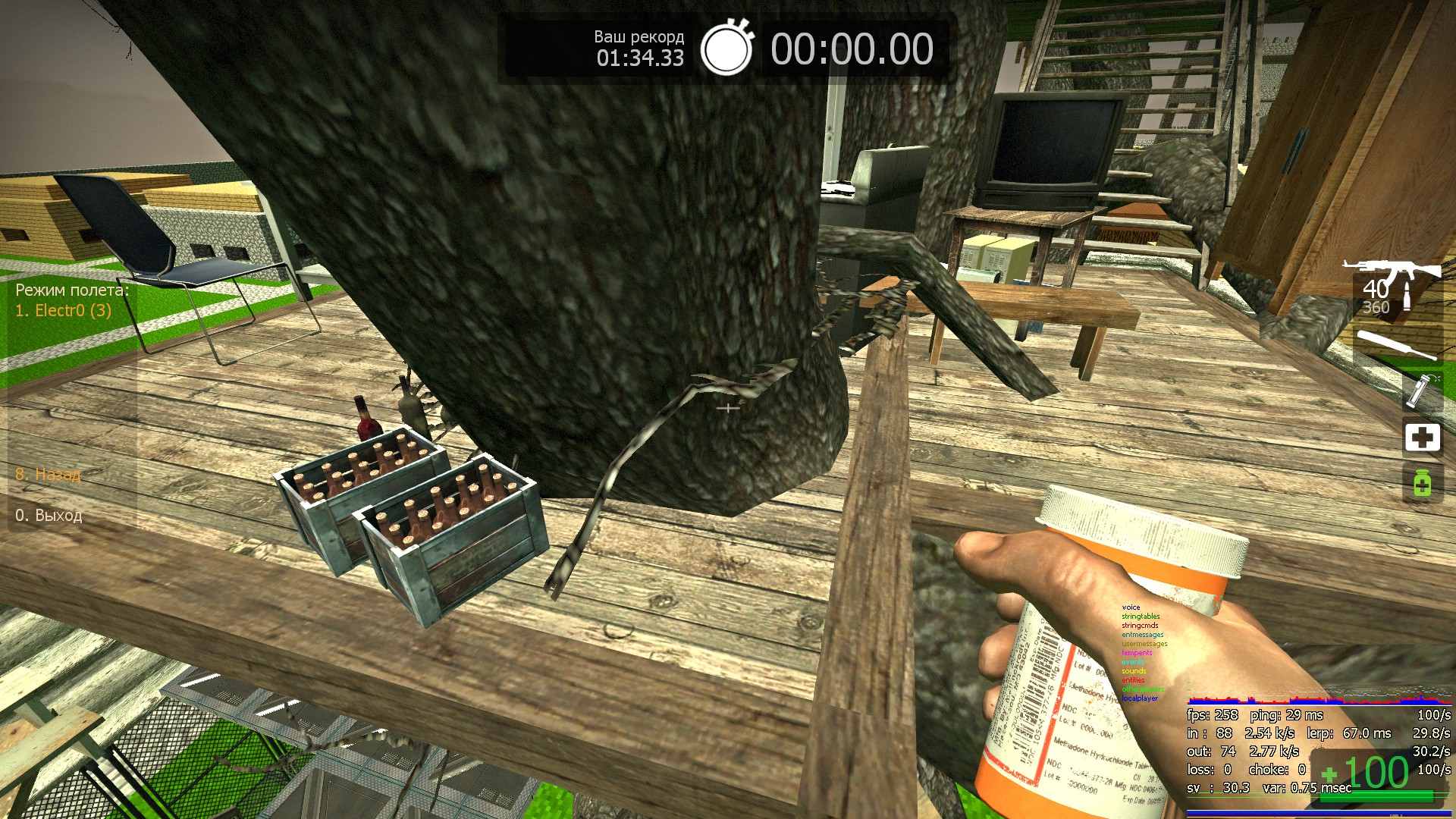The image size is (1456, 819).
Task: Choose the Назад (Back) menu option
Action: coord(49,475)
